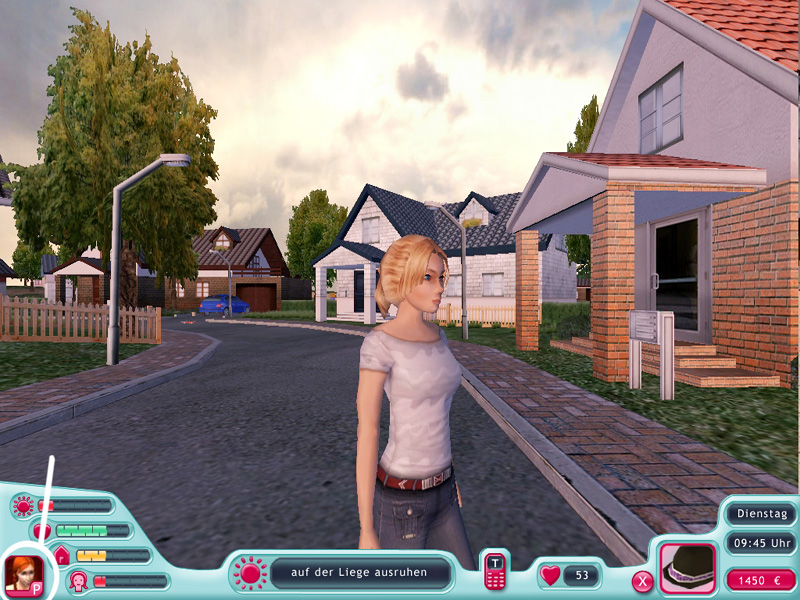Remove the hat with the X button
Screen dimensions: 800x600
[643, 580]
